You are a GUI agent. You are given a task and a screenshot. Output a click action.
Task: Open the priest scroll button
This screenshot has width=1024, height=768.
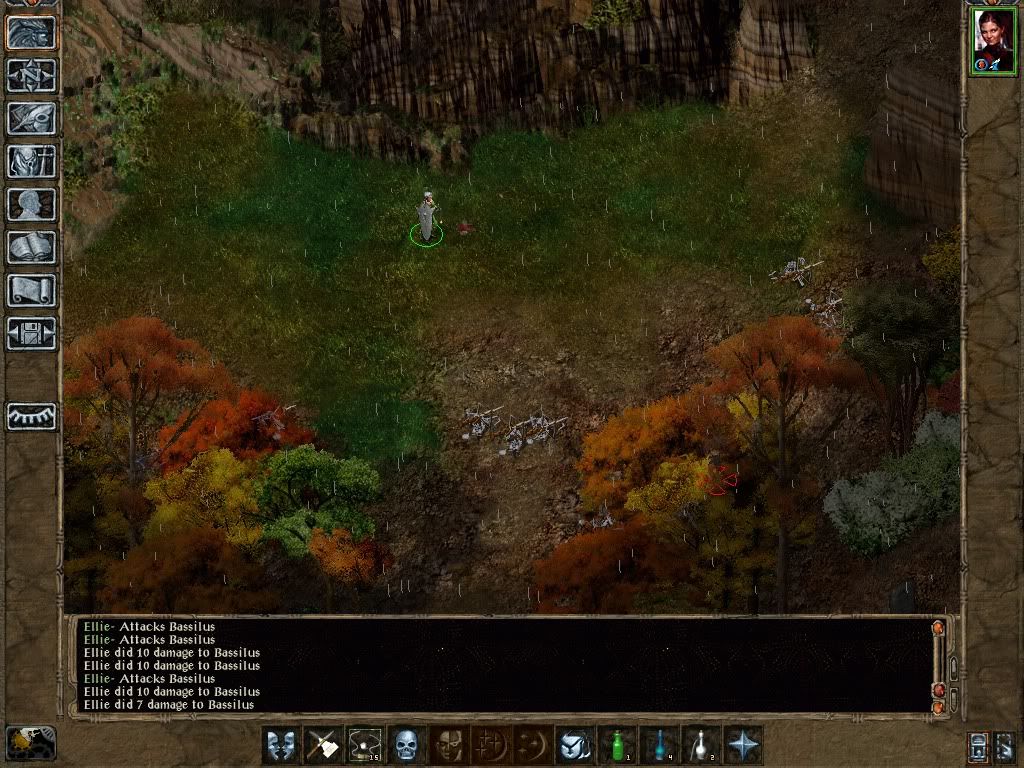tap(32, 290)
